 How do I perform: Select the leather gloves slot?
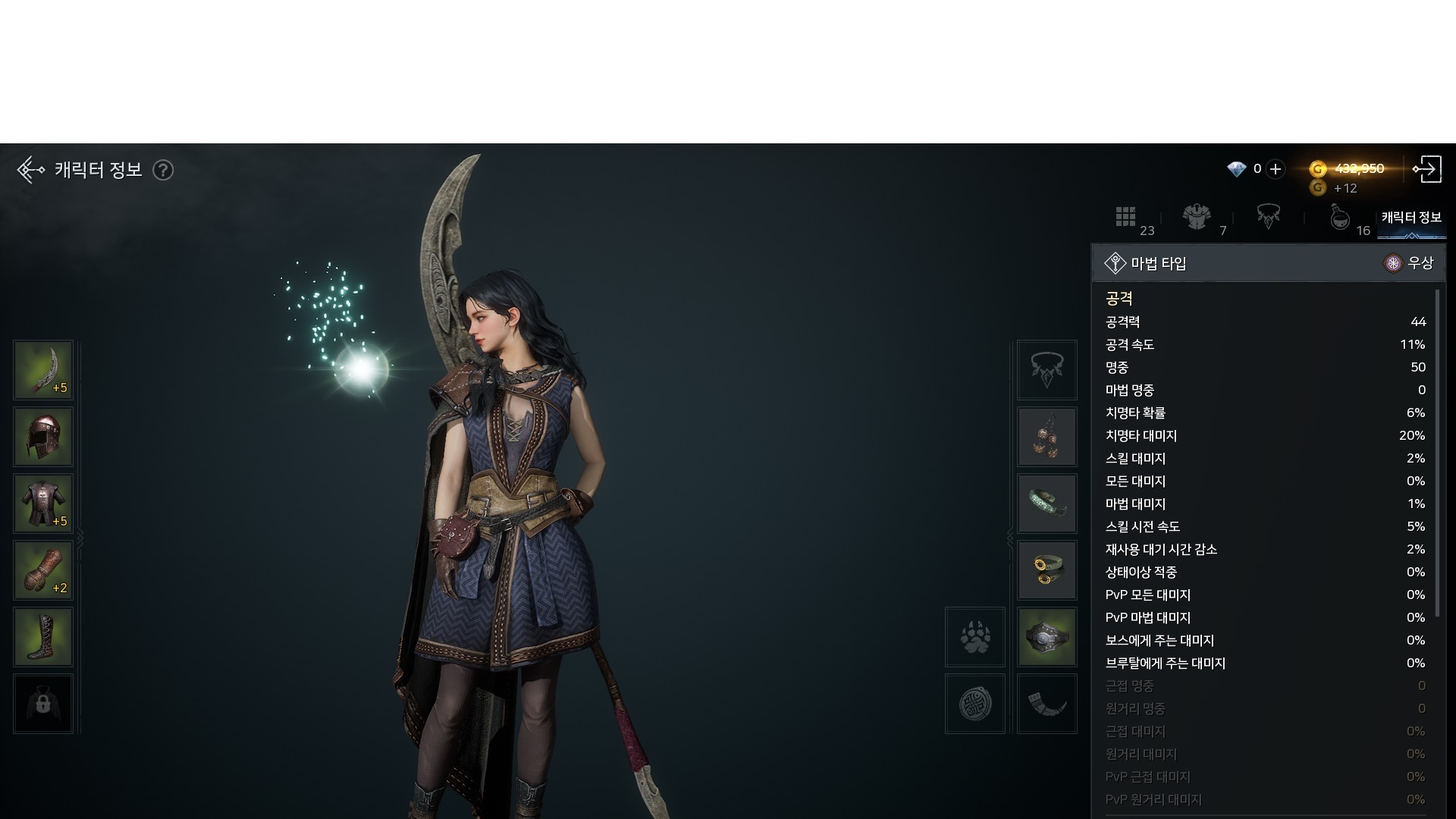pyautogui.click(x=43, y=571)
